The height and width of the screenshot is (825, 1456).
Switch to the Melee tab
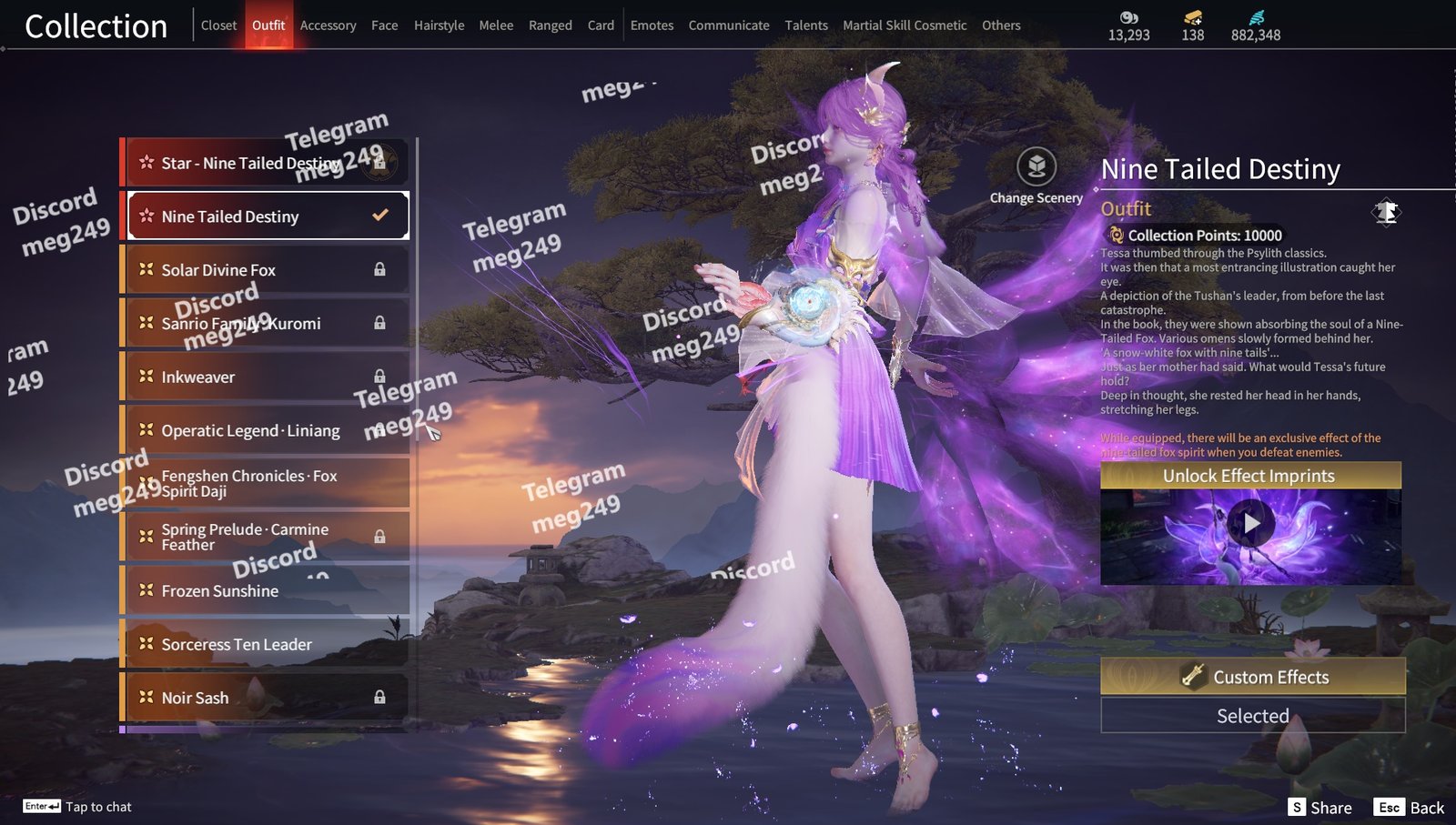(496, 25)
